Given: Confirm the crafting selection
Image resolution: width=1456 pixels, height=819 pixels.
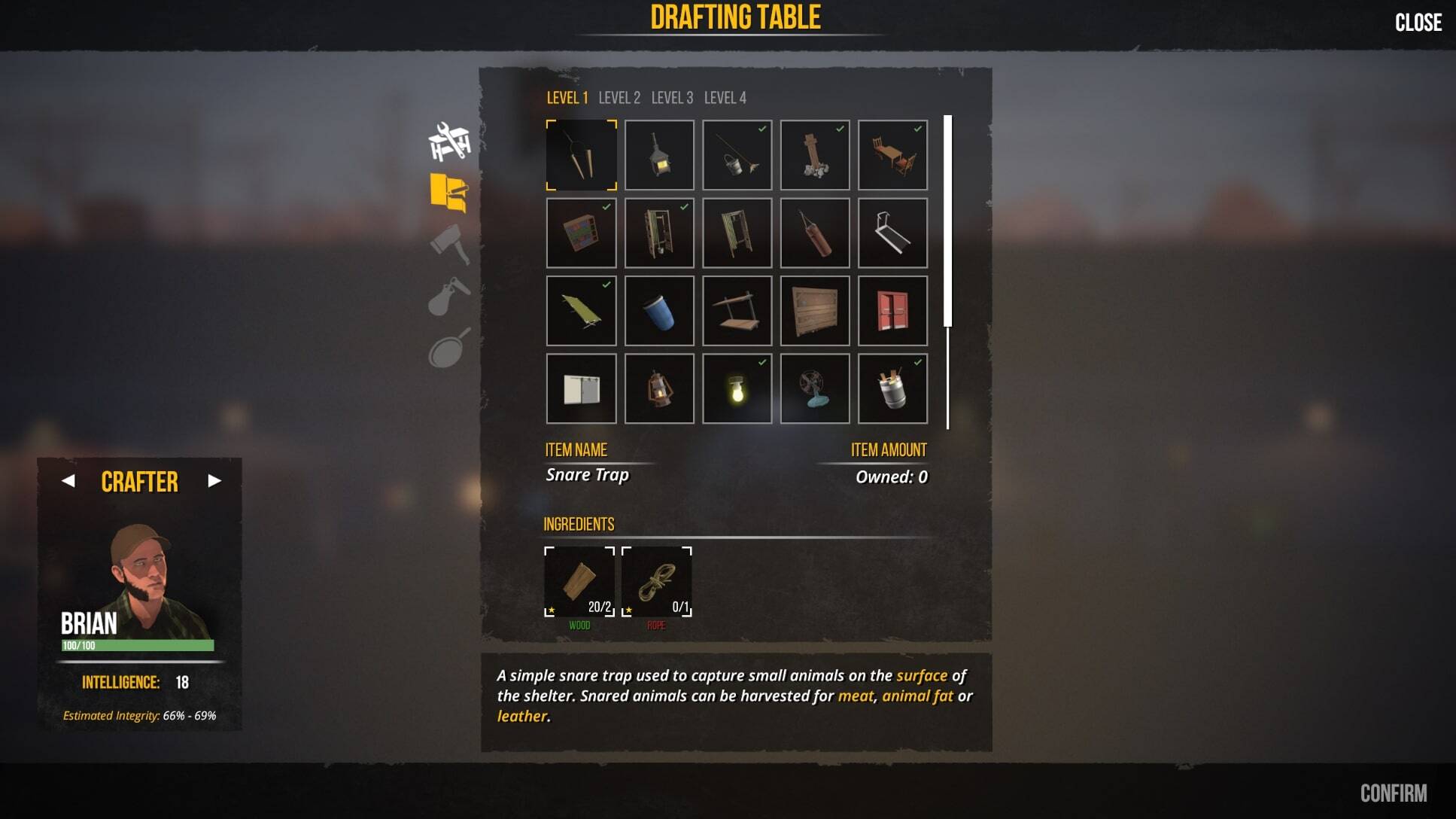Looking at the screenshot, I should pyautogui.click(x=1393, y=793).
